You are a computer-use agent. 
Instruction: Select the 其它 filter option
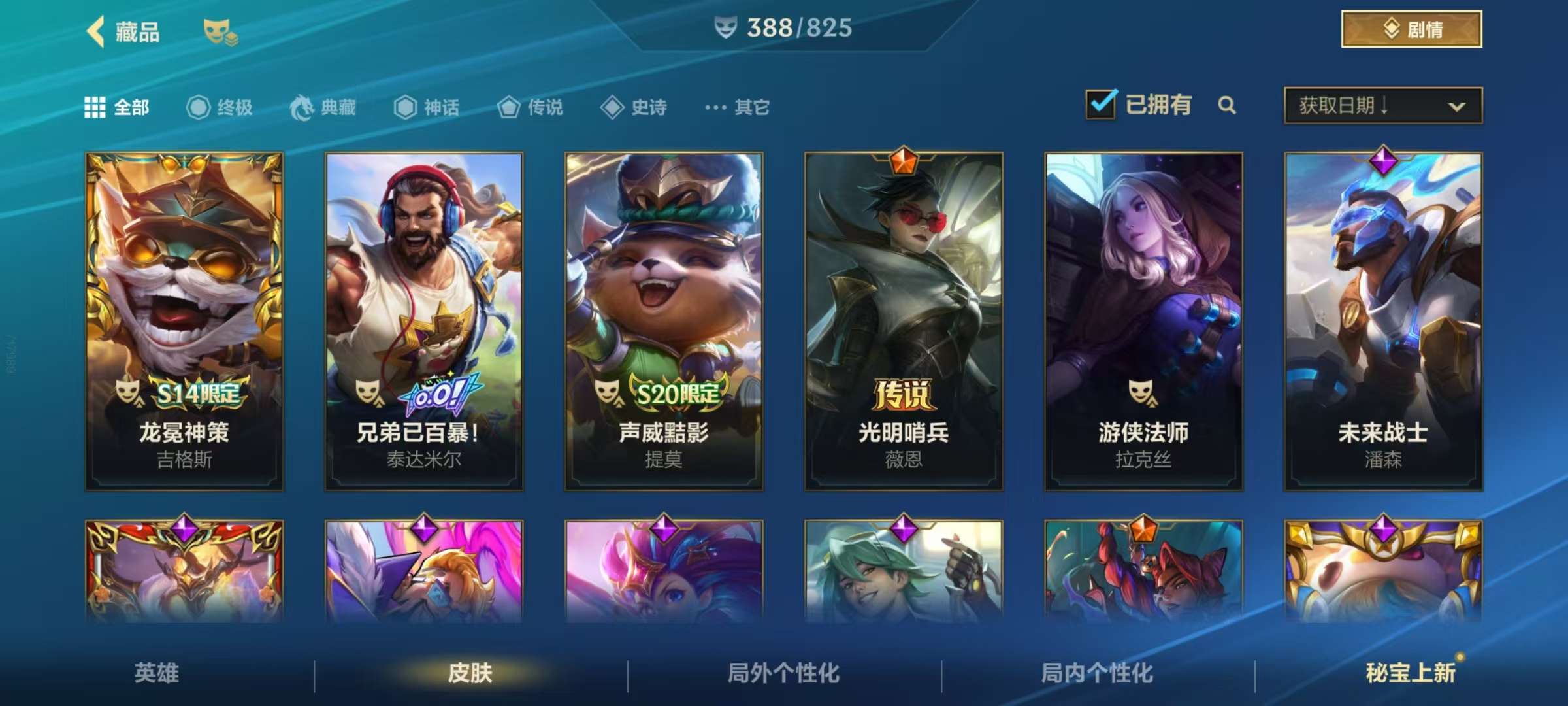(x=751, y=107)
